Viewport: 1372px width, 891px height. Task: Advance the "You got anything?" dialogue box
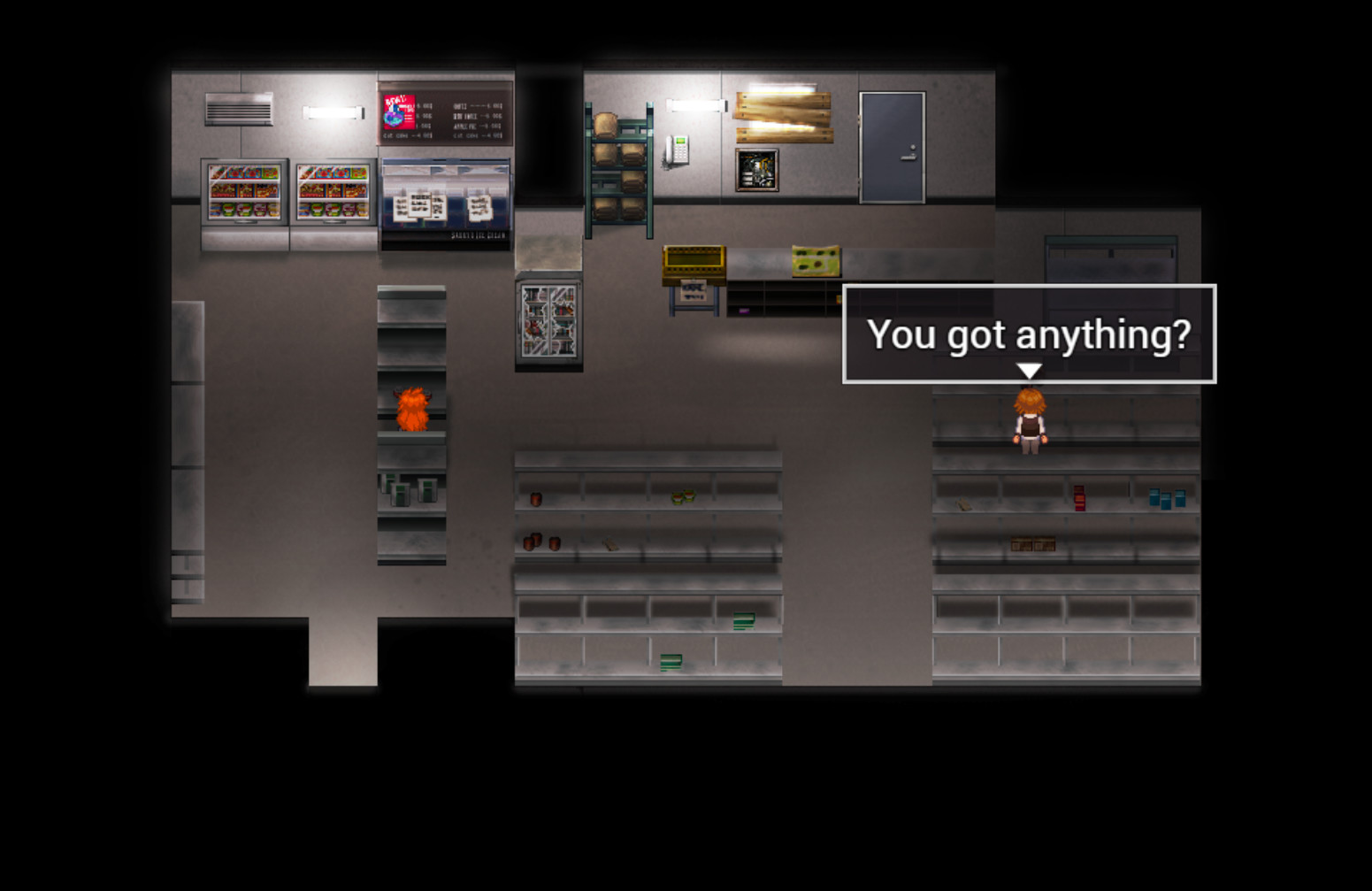click(1029, 336)
